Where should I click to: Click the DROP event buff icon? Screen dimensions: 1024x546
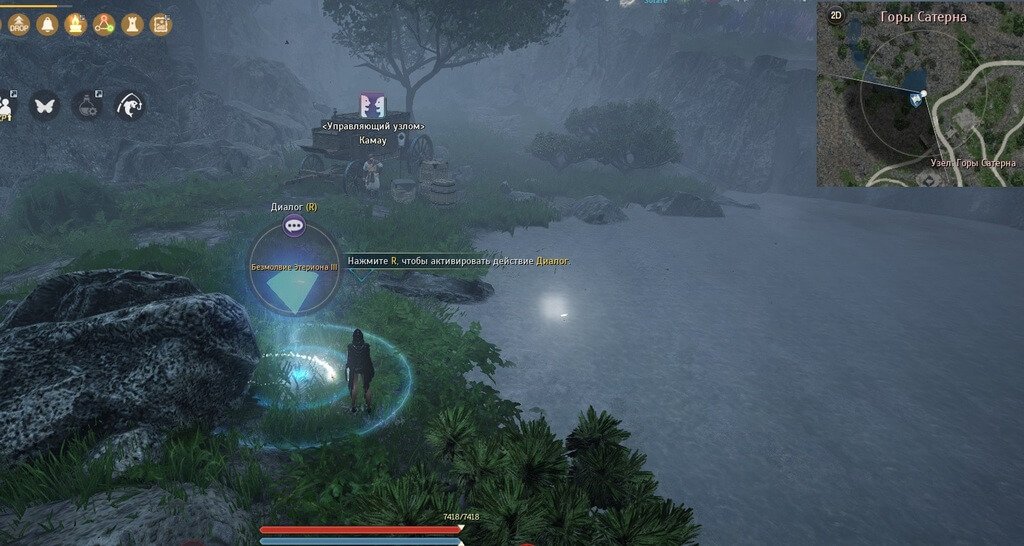click(x=20, y=23)
